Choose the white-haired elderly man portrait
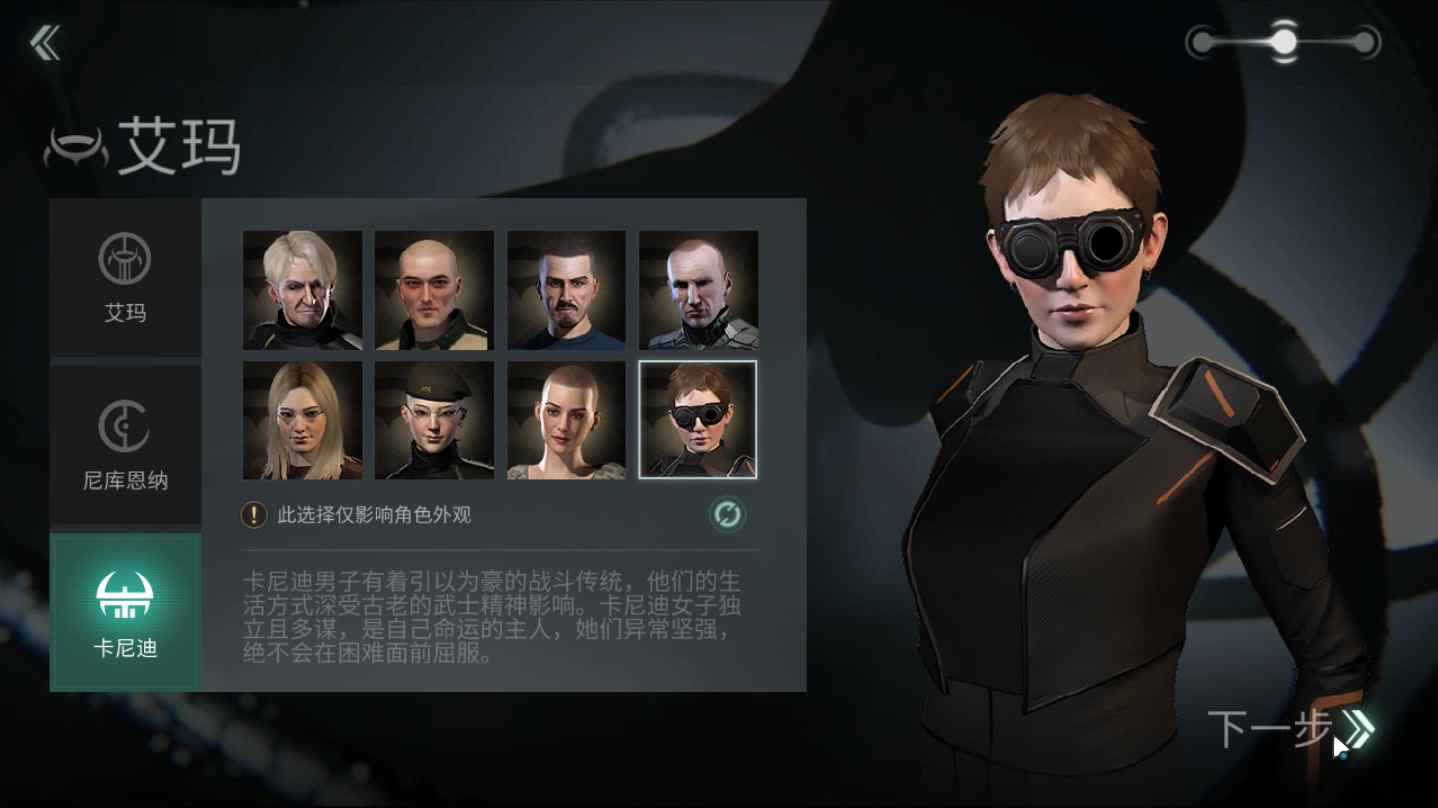This screenshot has height=808, width=1438. coord(303,290)
